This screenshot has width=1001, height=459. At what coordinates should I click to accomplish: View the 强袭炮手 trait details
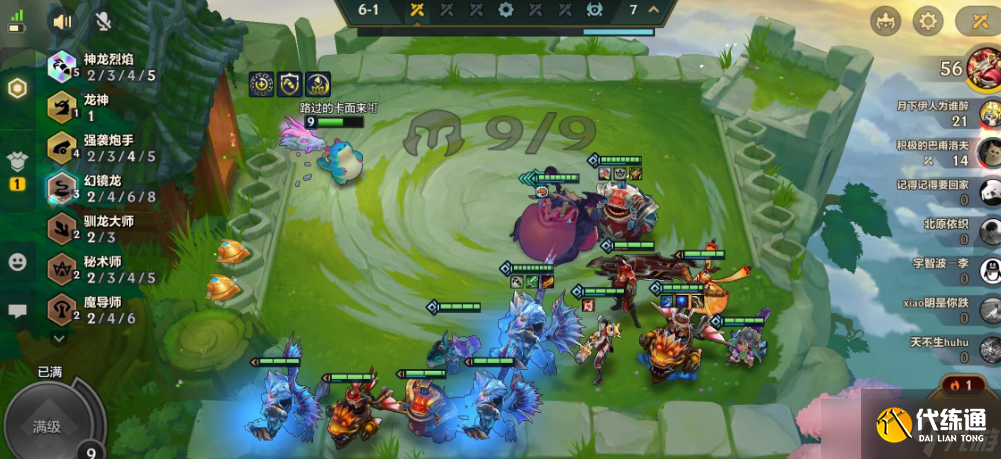tap(100, 147)
